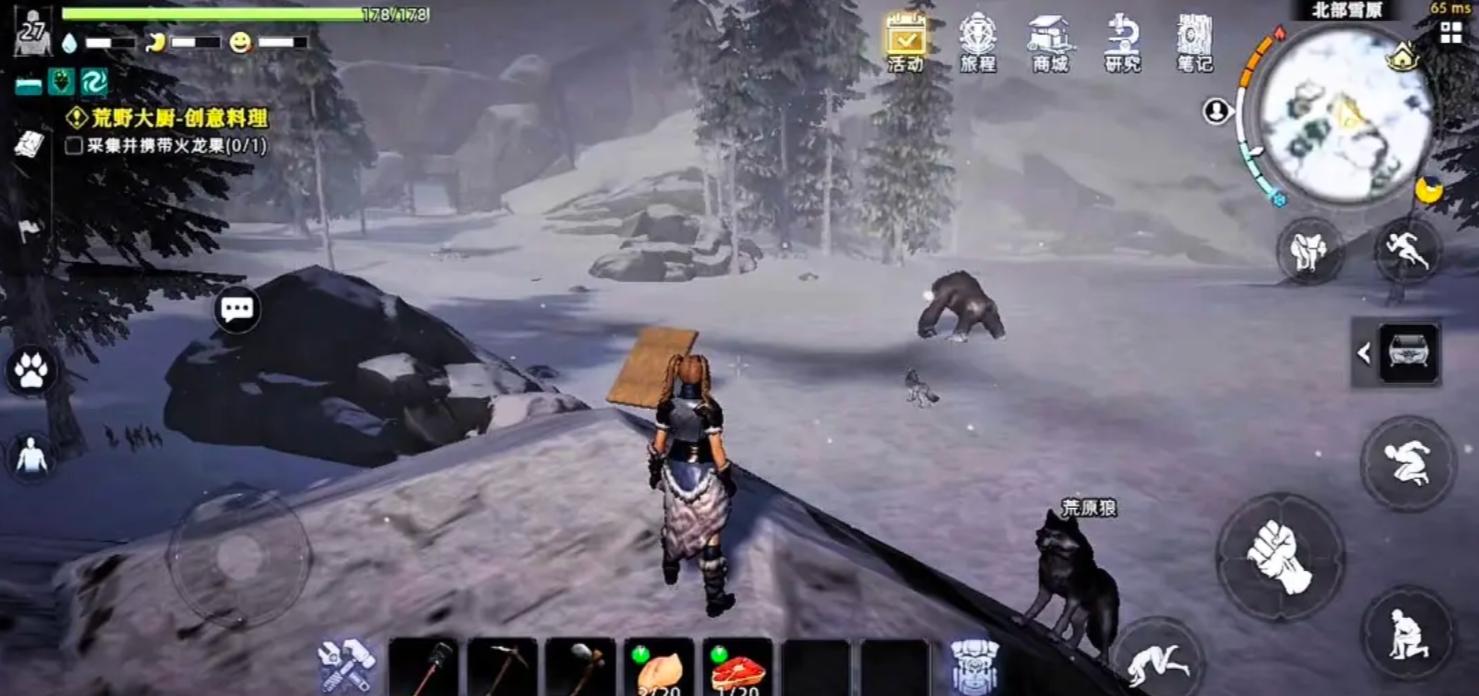Open the 旅程 journey menu
Screen dimensions: 1479x696
[x=977, y=42]
